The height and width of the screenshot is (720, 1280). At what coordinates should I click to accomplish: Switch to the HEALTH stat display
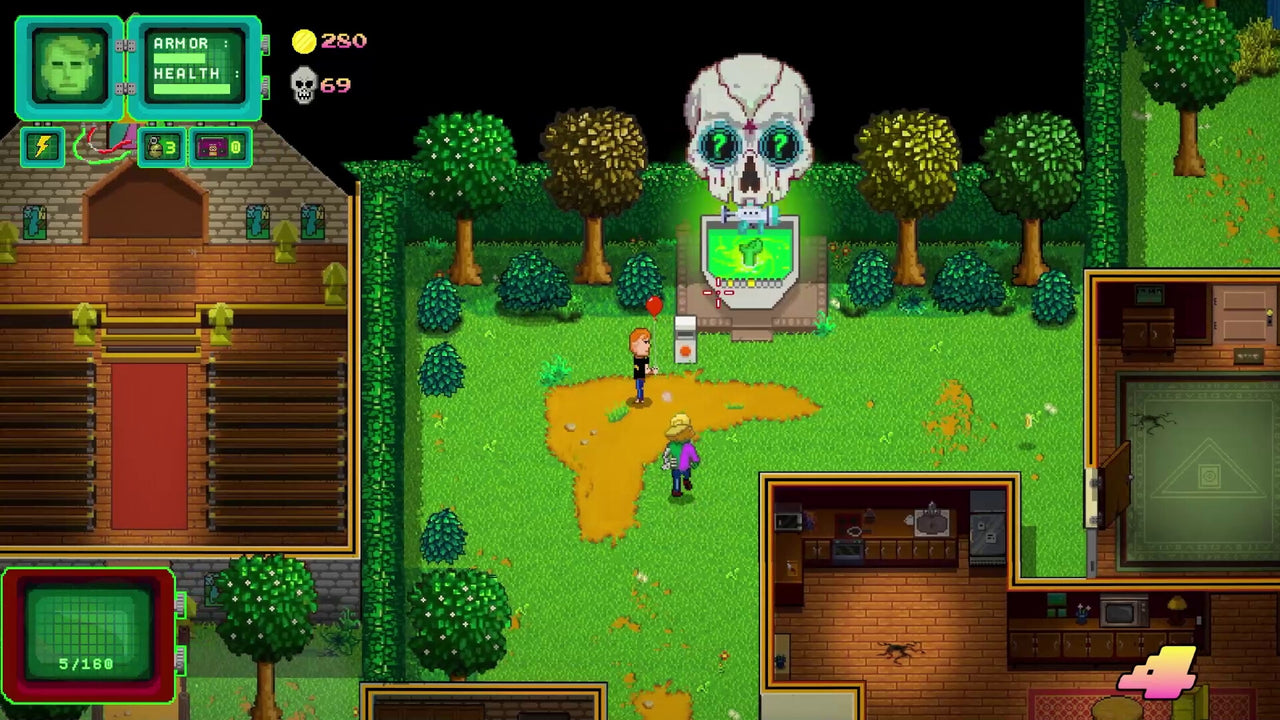click(185, 74)
